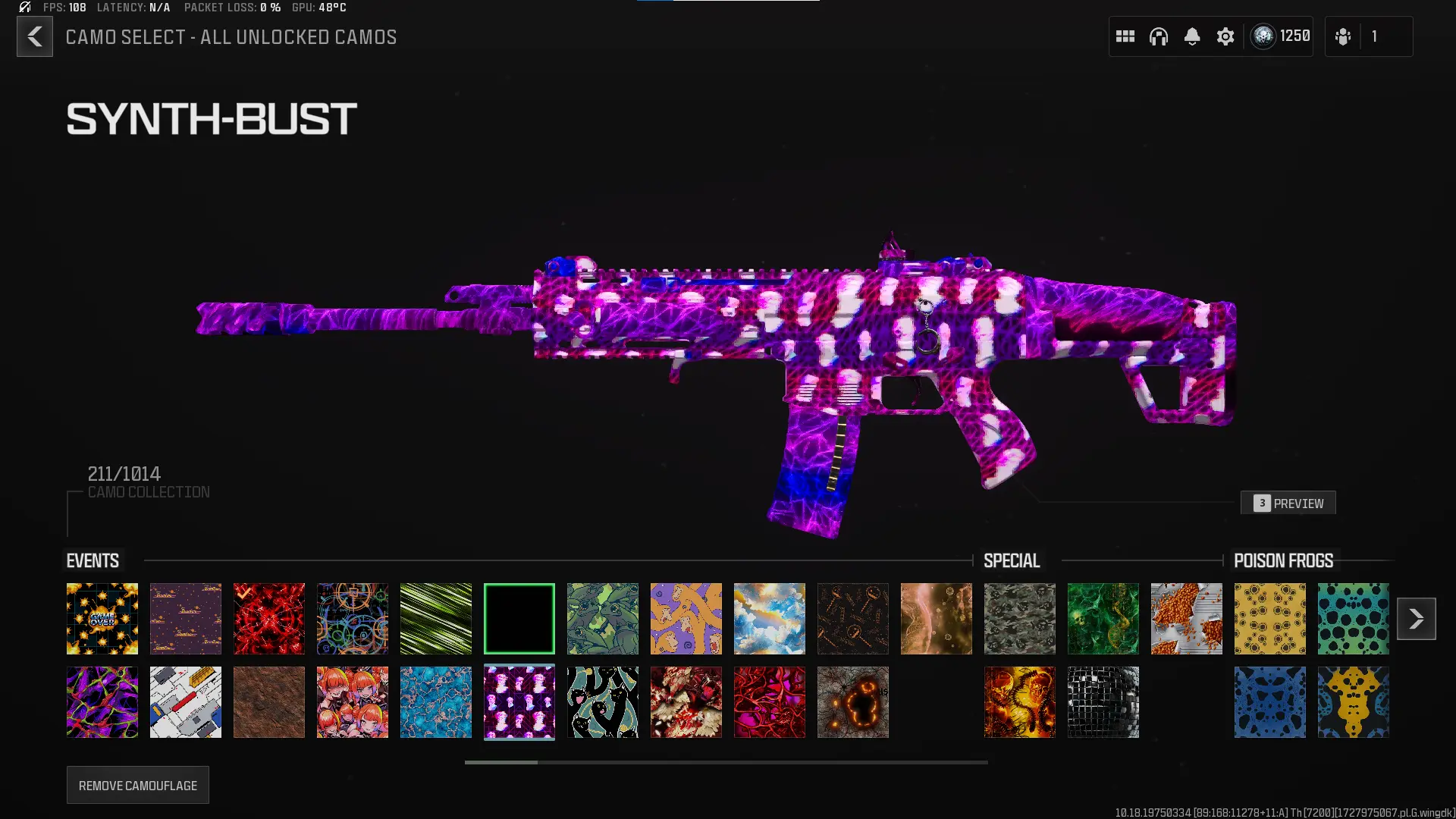
Task: Open the social menu via the friends icon
Action: (1342, 36)
